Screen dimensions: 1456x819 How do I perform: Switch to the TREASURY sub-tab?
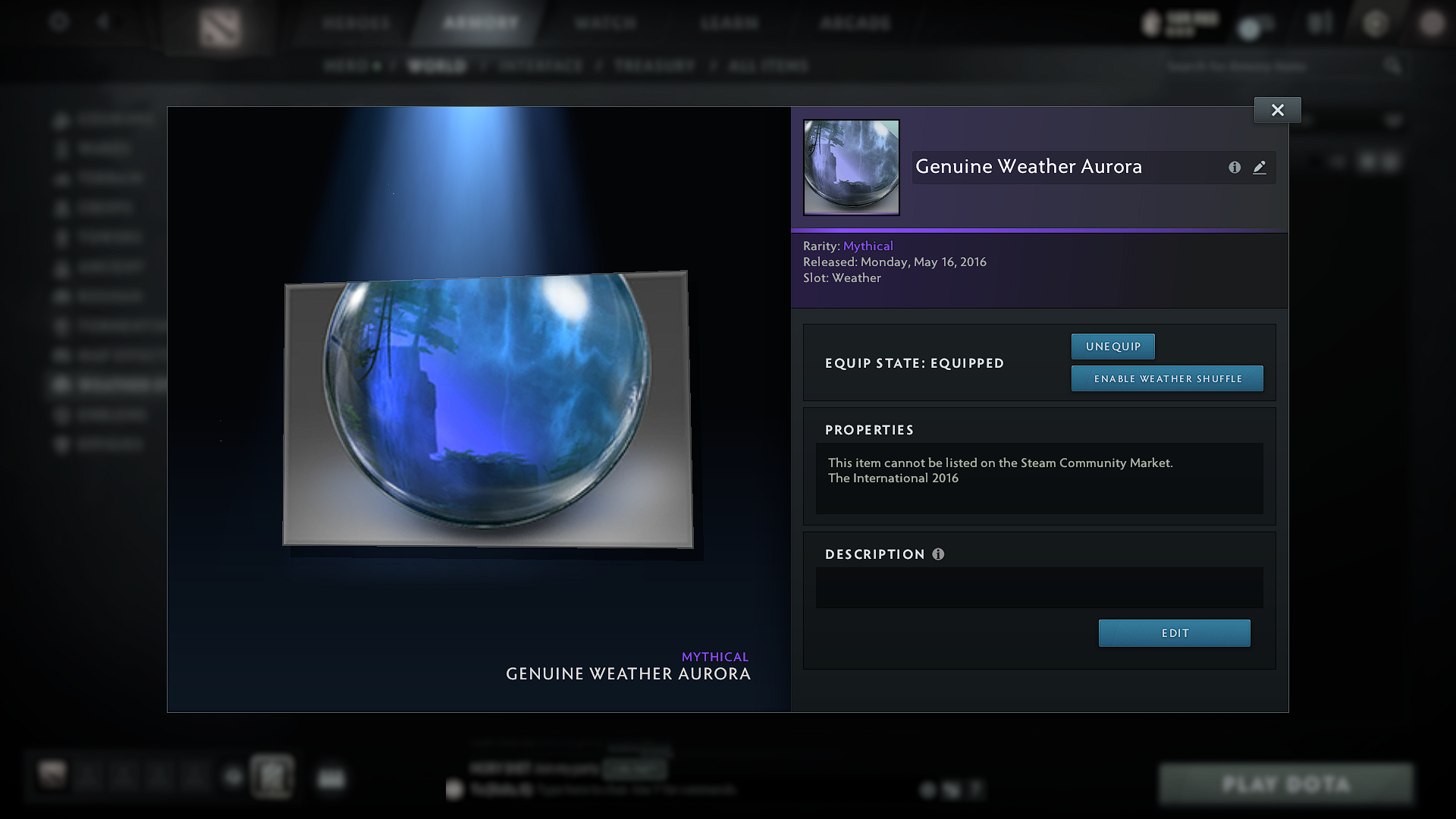[x=654, y=66]
